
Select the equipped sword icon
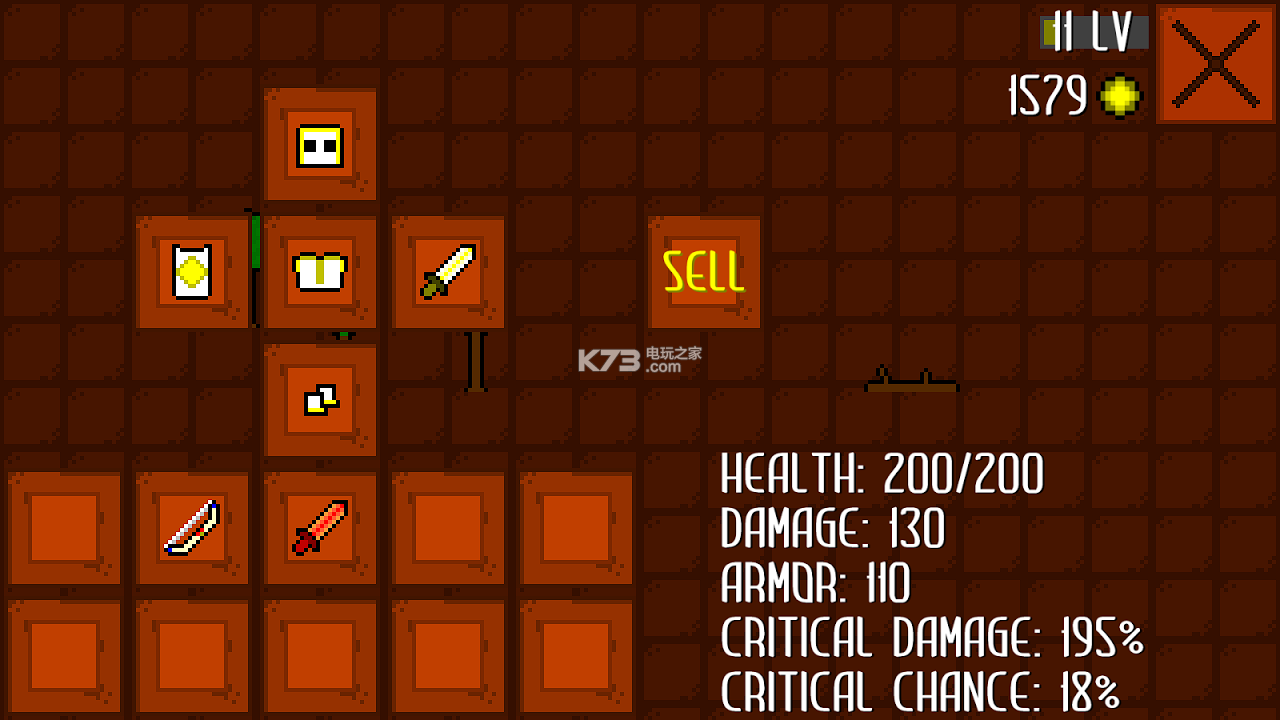click(448, 272)
